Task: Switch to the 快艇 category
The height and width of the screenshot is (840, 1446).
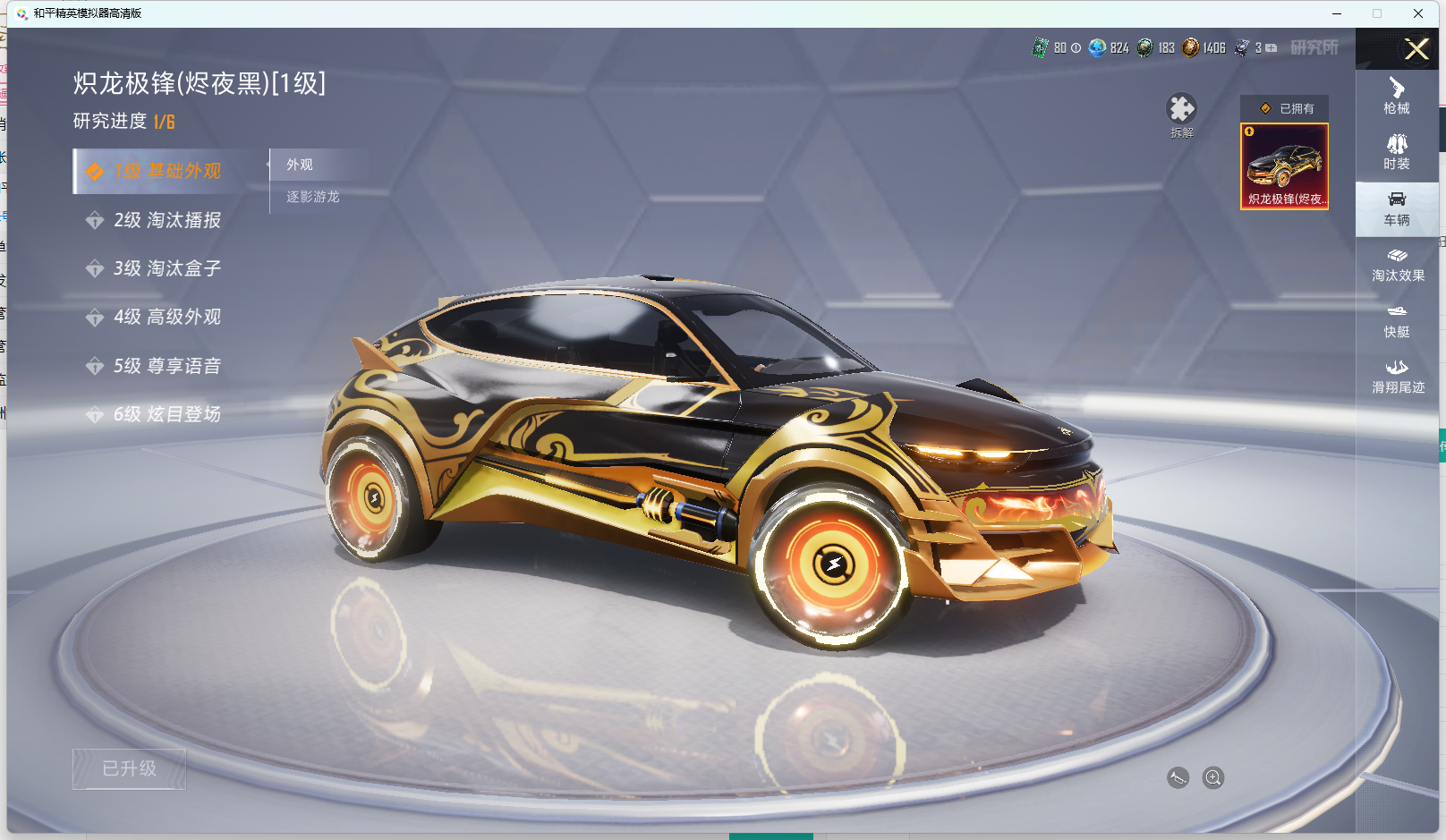Action: 1397,321
